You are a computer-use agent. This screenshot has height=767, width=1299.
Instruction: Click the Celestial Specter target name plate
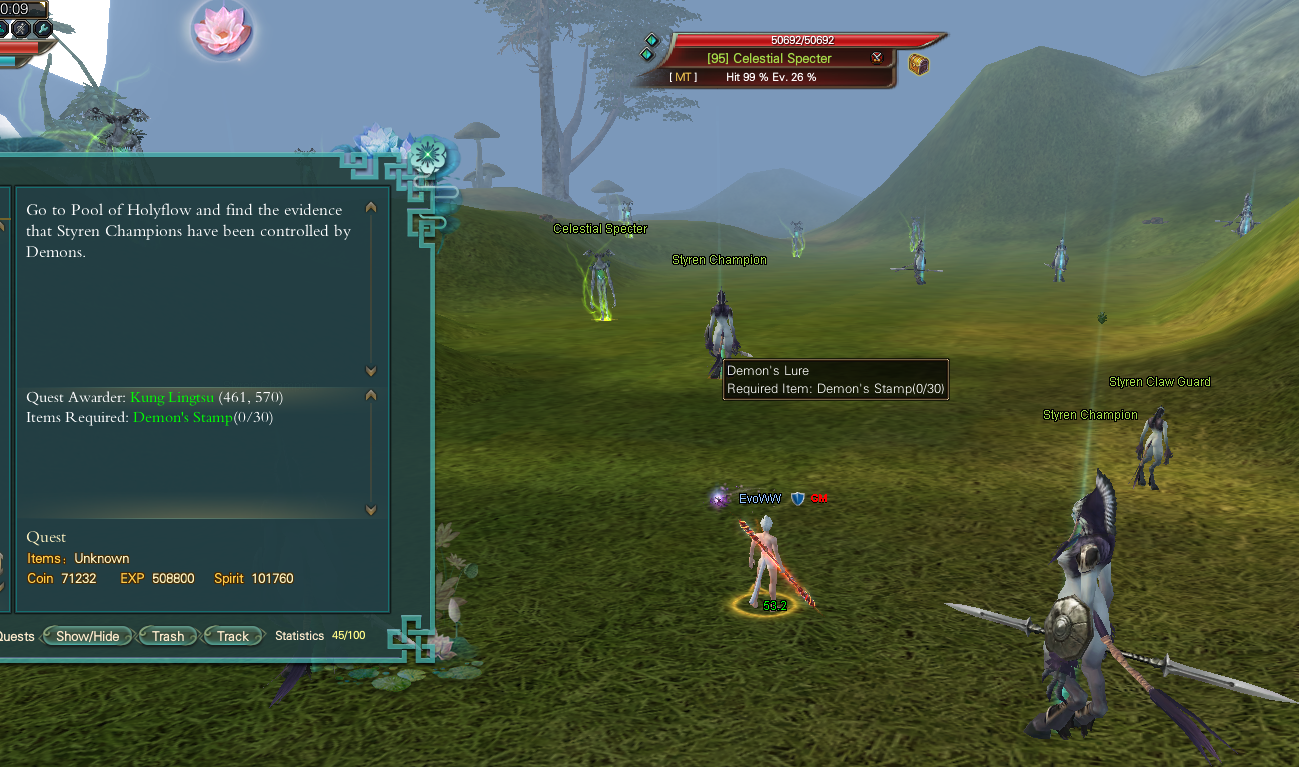point(769,58)
